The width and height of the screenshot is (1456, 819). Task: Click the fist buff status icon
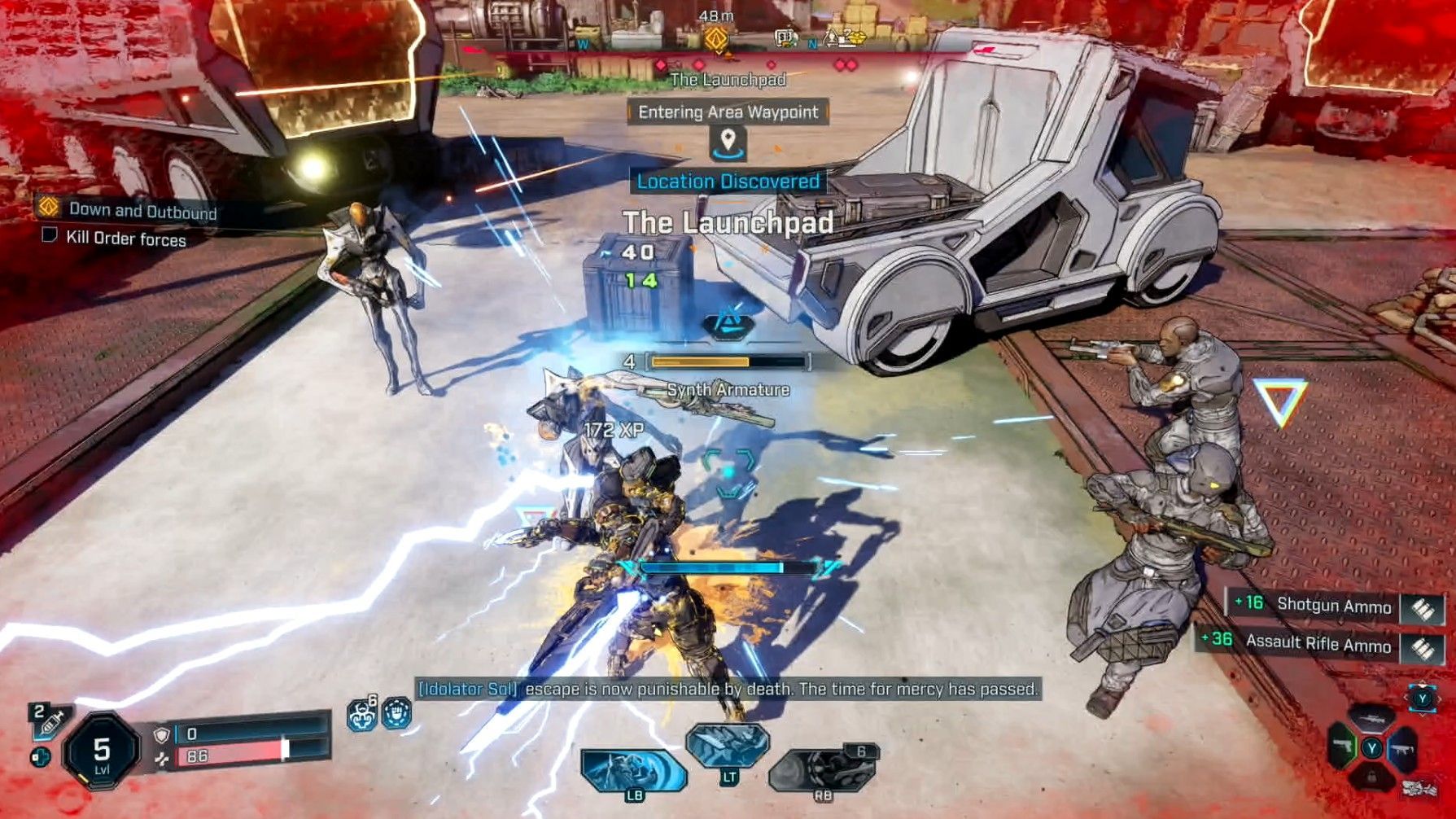tap(396, 713)
